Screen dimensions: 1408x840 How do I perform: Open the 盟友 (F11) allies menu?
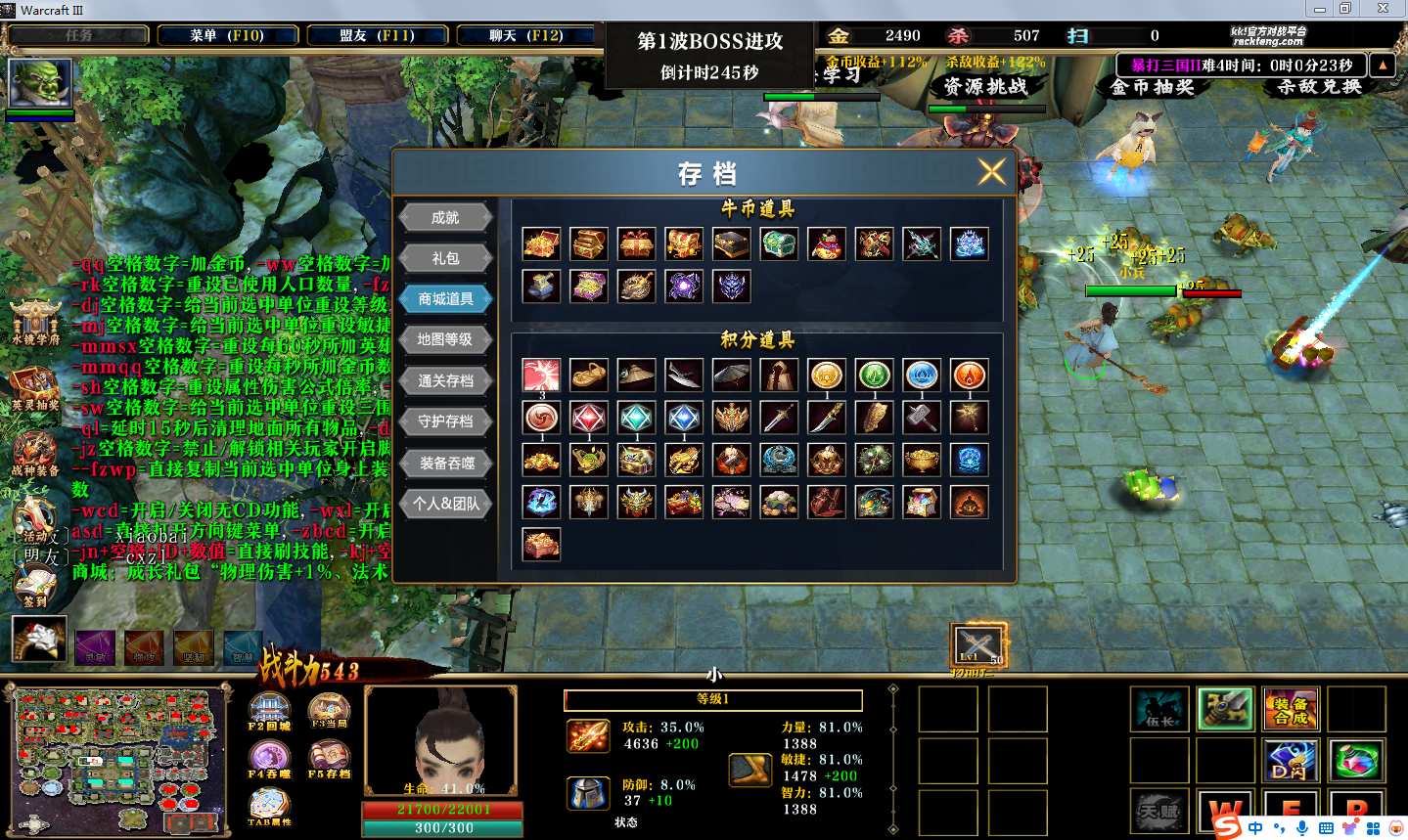[377, 35]
